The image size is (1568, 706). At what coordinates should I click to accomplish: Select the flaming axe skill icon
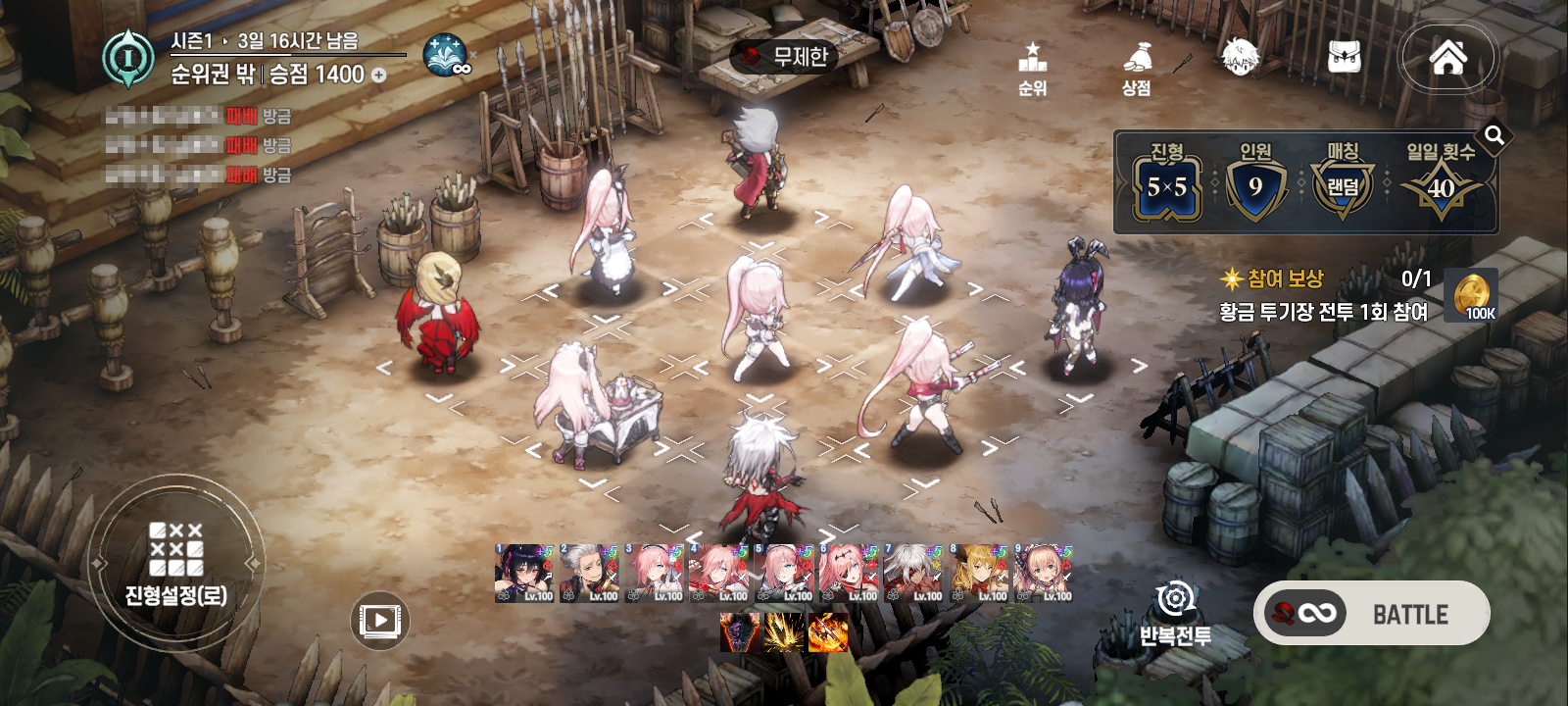(827, 632)
